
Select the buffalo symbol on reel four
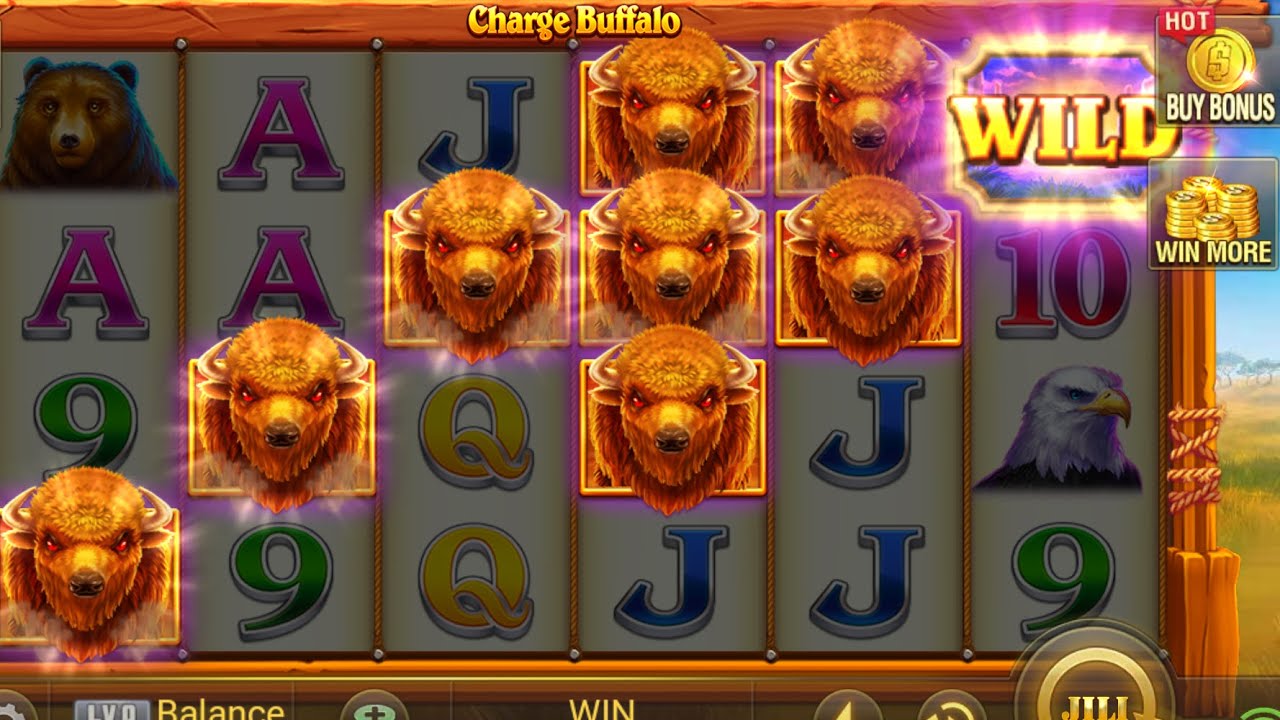[660, 260]
